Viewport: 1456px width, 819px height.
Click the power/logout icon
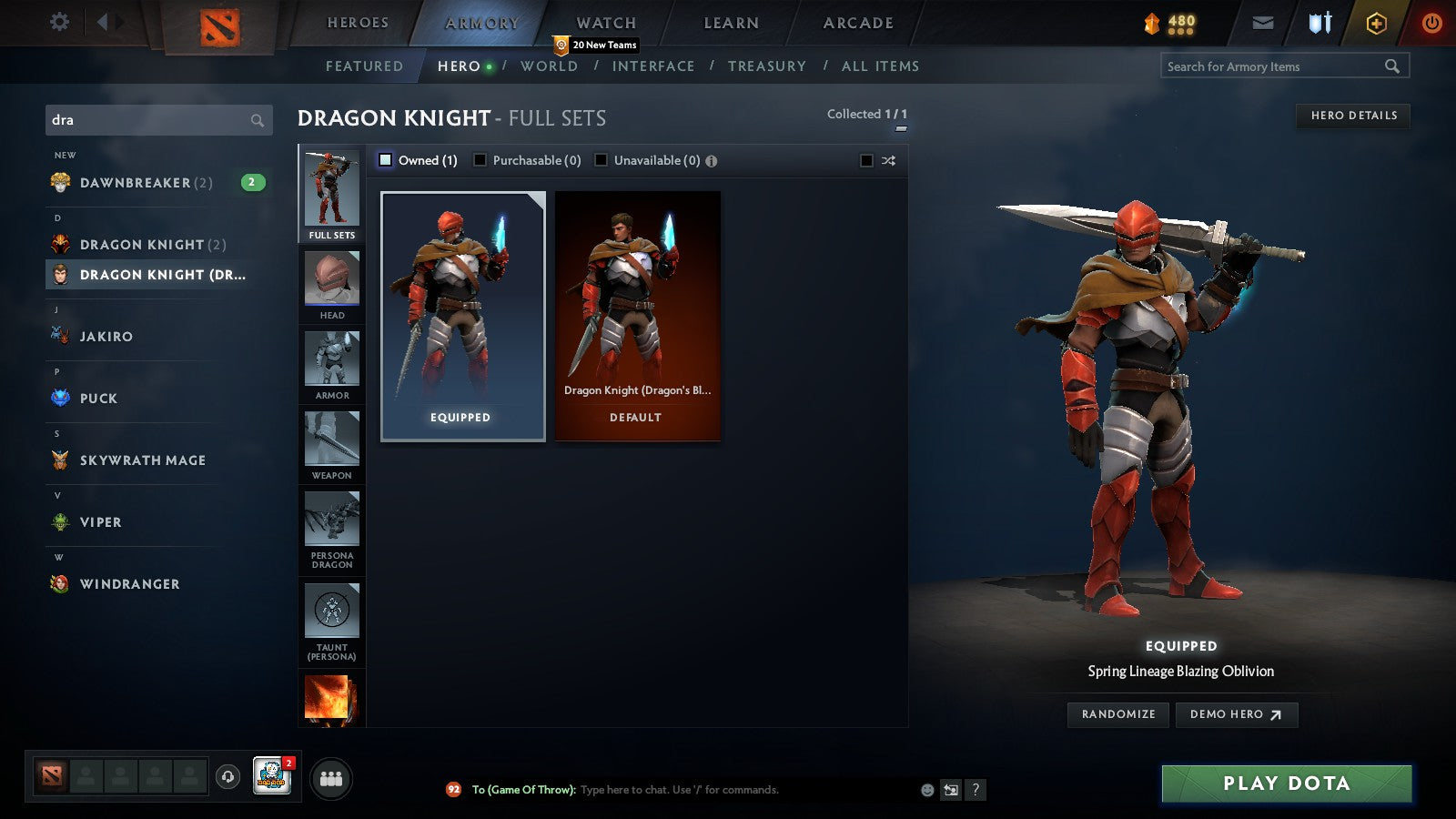[x=1431, y=23]
